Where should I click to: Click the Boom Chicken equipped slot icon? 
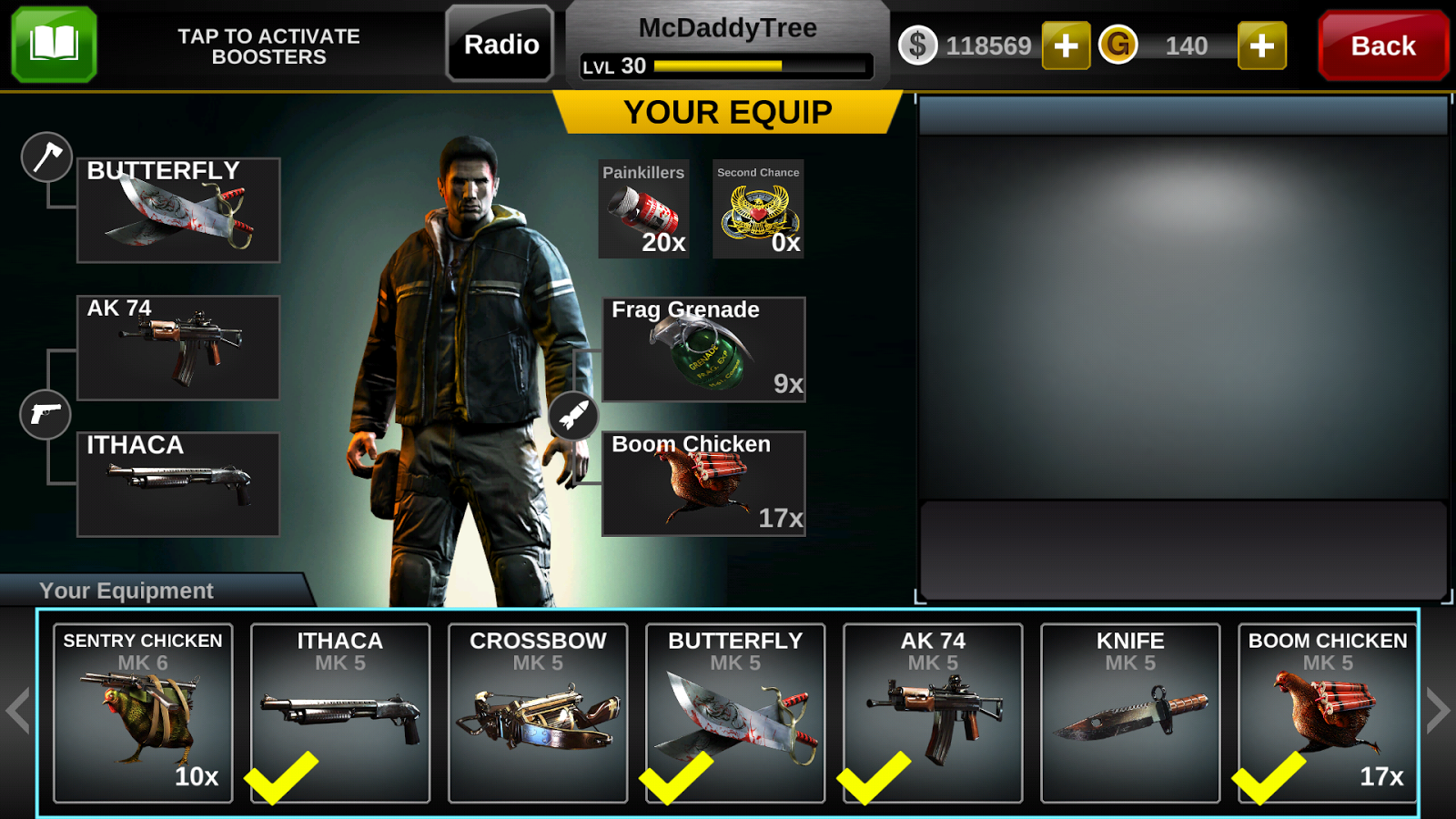703,484
